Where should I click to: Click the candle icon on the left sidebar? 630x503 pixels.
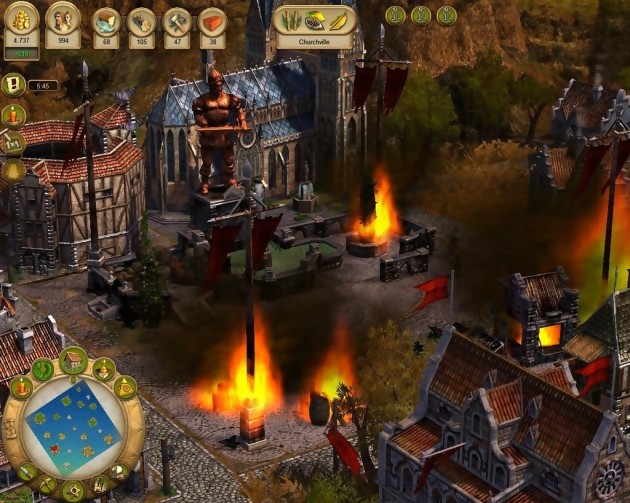click(13, 114)
